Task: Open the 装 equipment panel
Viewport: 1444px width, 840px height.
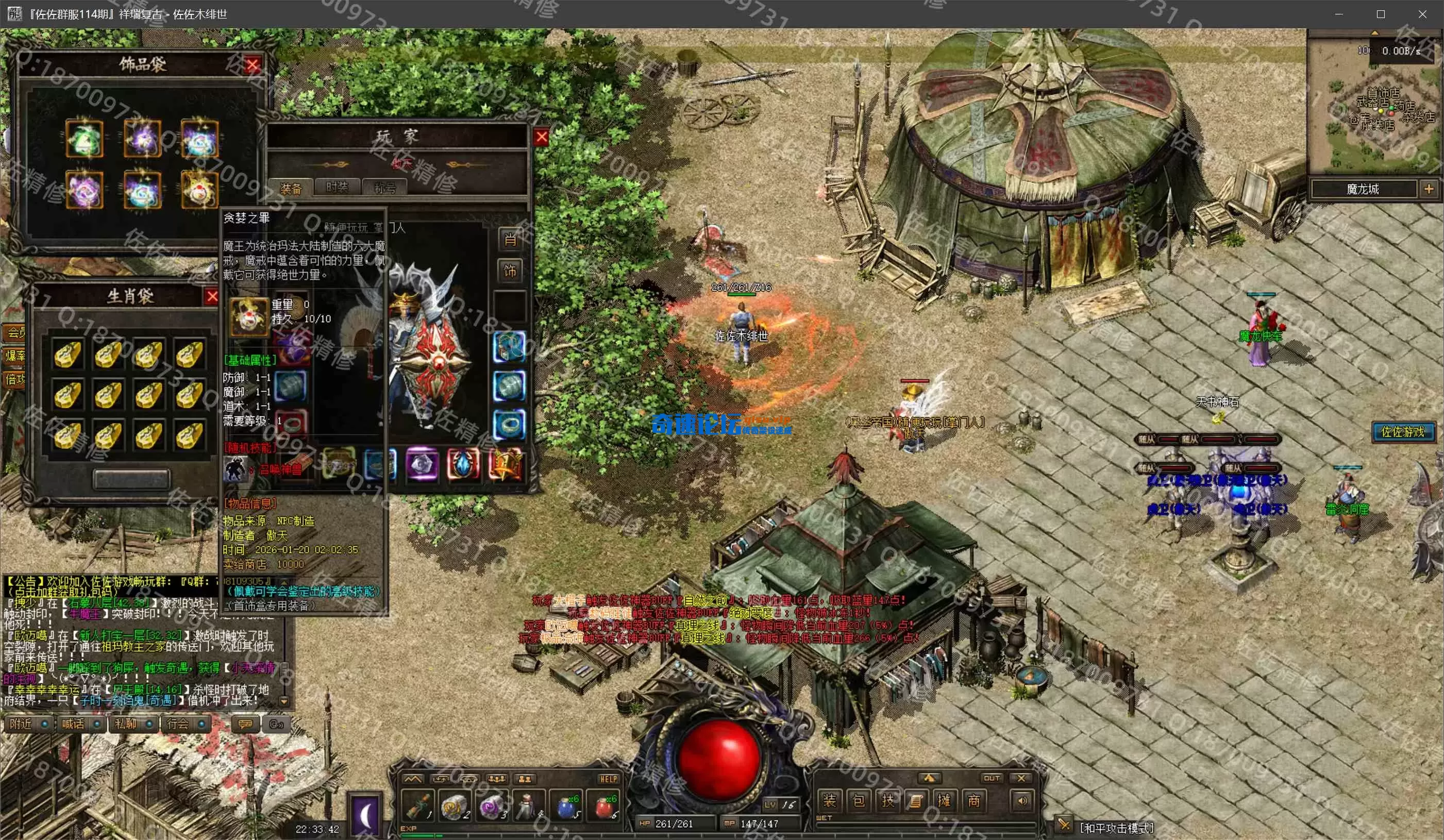Action: tap(829, 800)
